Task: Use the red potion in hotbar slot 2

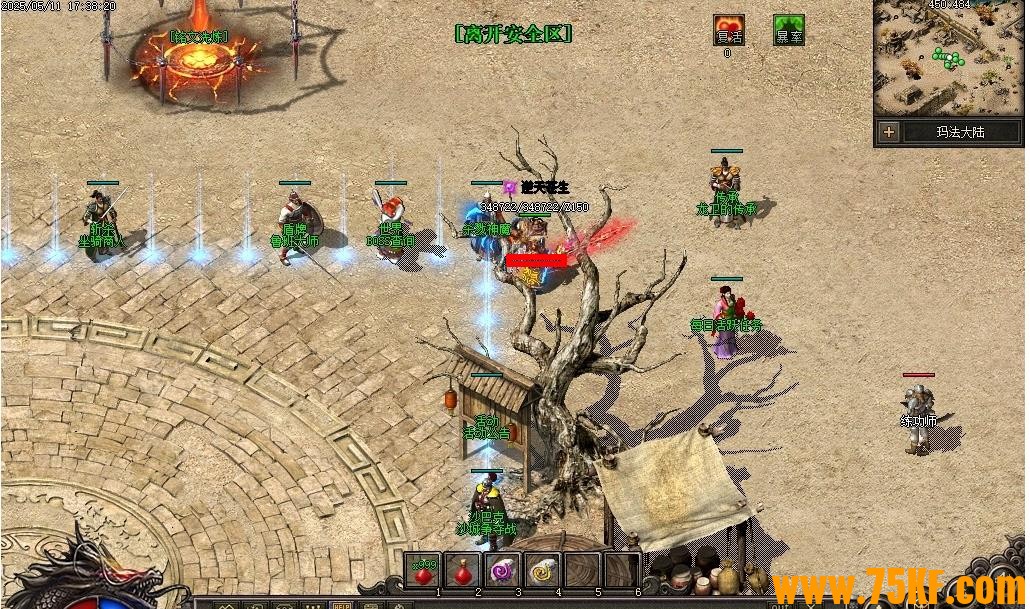Action: coord(462,571)
